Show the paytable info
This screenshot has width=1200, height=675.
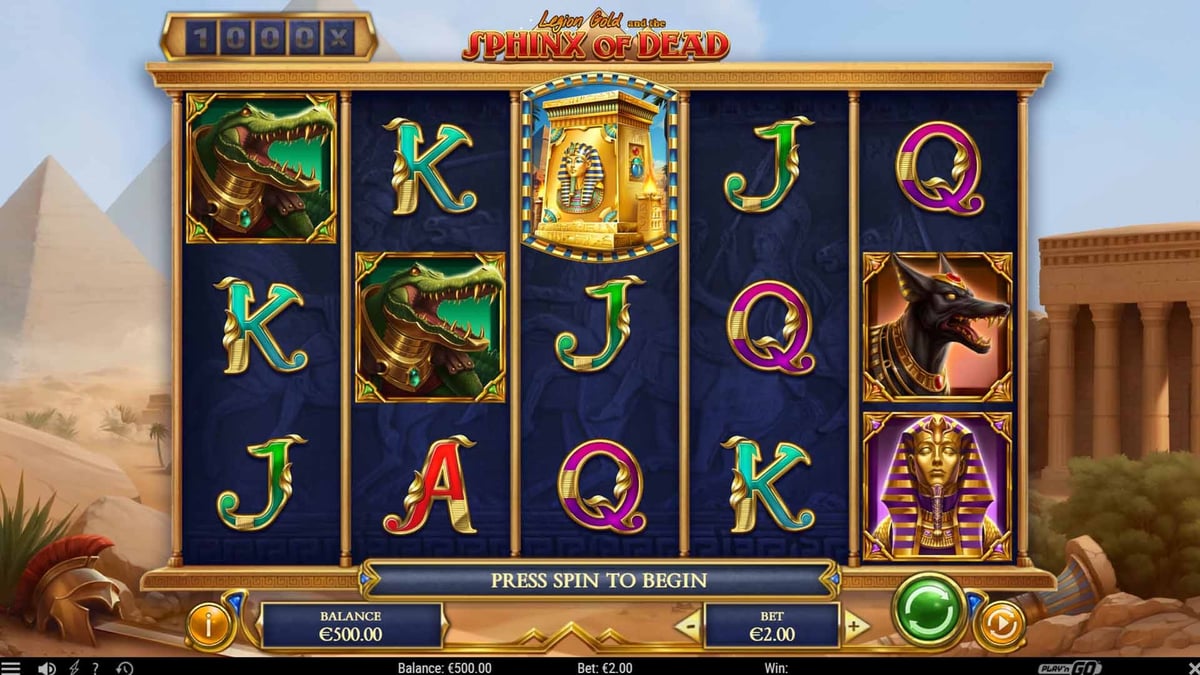point(211,626)
